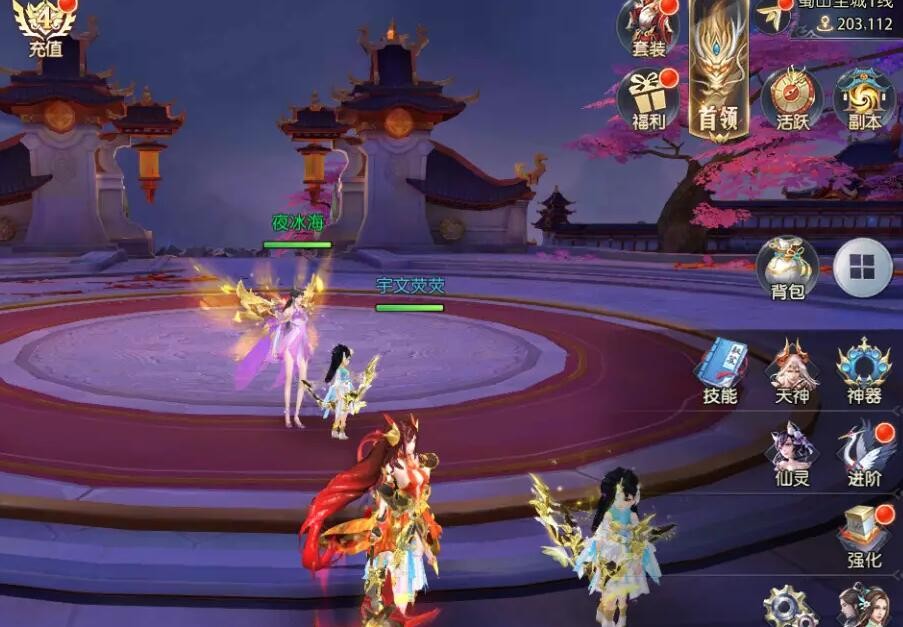This screenshot has width=903, height=627.
Task: Open the 技能 skills book
Action: pyautogui.click(x=720, y=370)
